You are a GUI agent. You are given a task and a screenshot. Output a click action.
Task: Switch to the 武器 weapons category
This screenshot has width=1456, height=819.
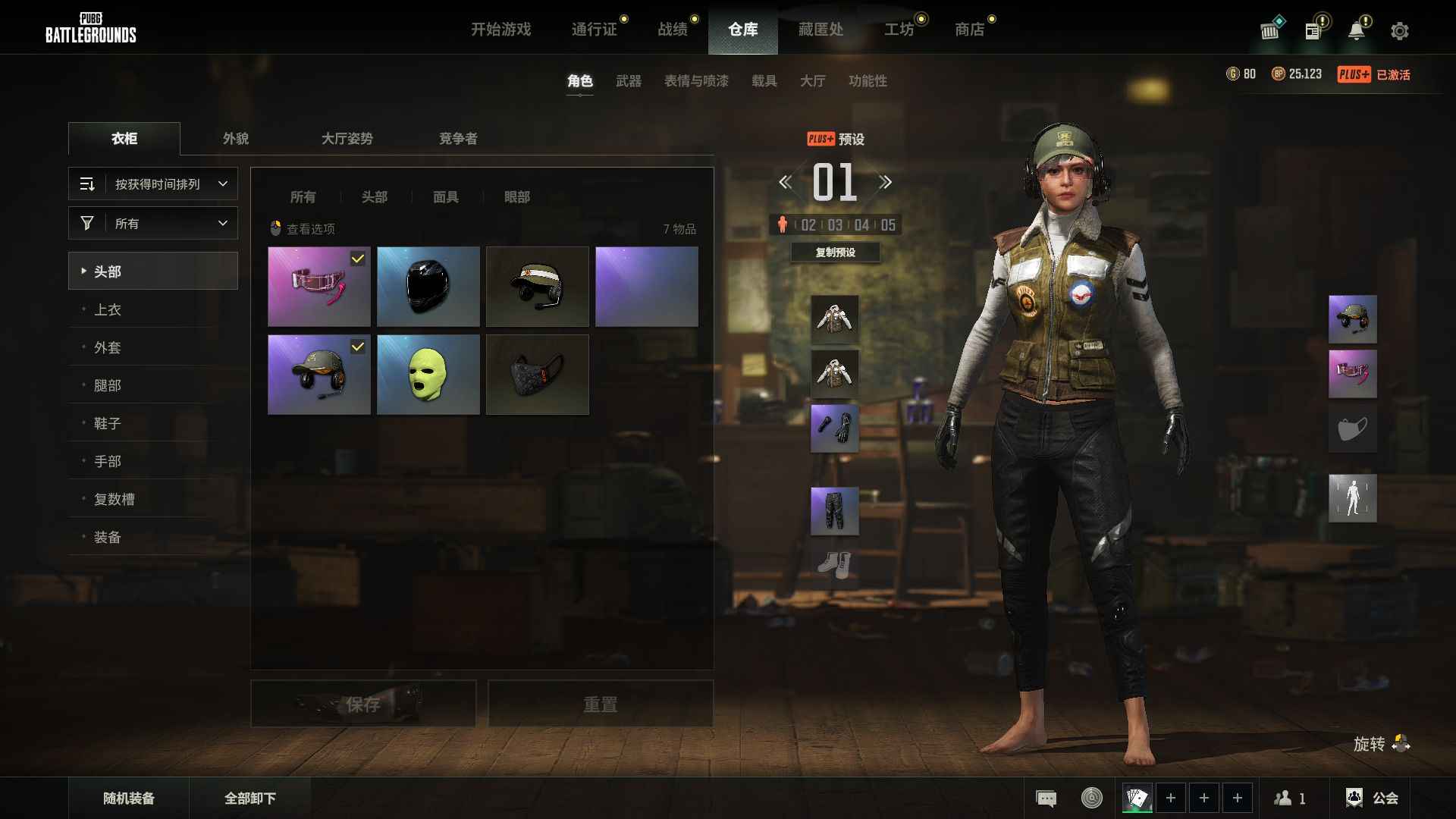click(x=629, y=81)
